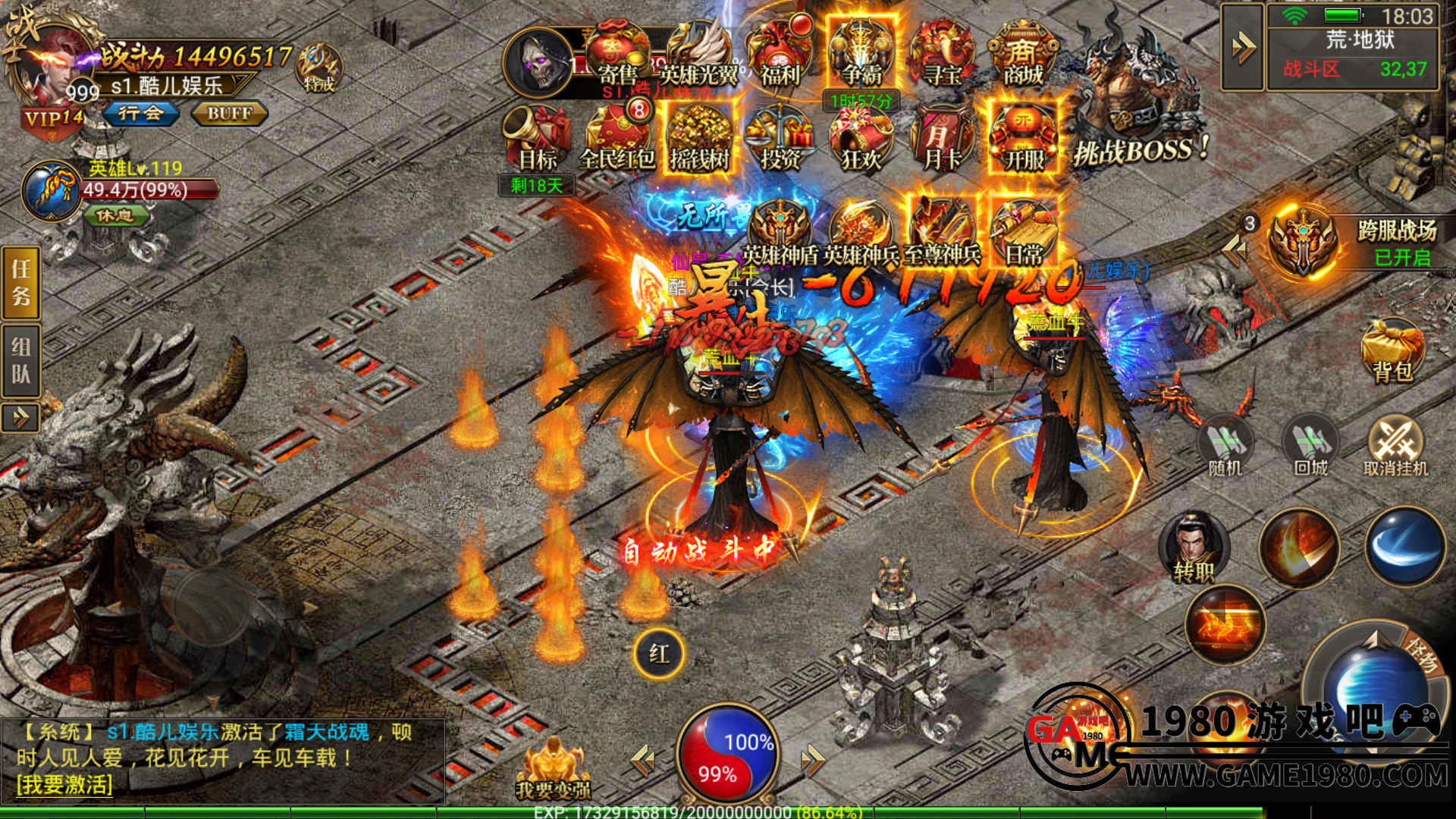Open the 福利 welfare rewards
Image resolution: width=1456 pixels, height=819 pixels.
pos(780,55)
